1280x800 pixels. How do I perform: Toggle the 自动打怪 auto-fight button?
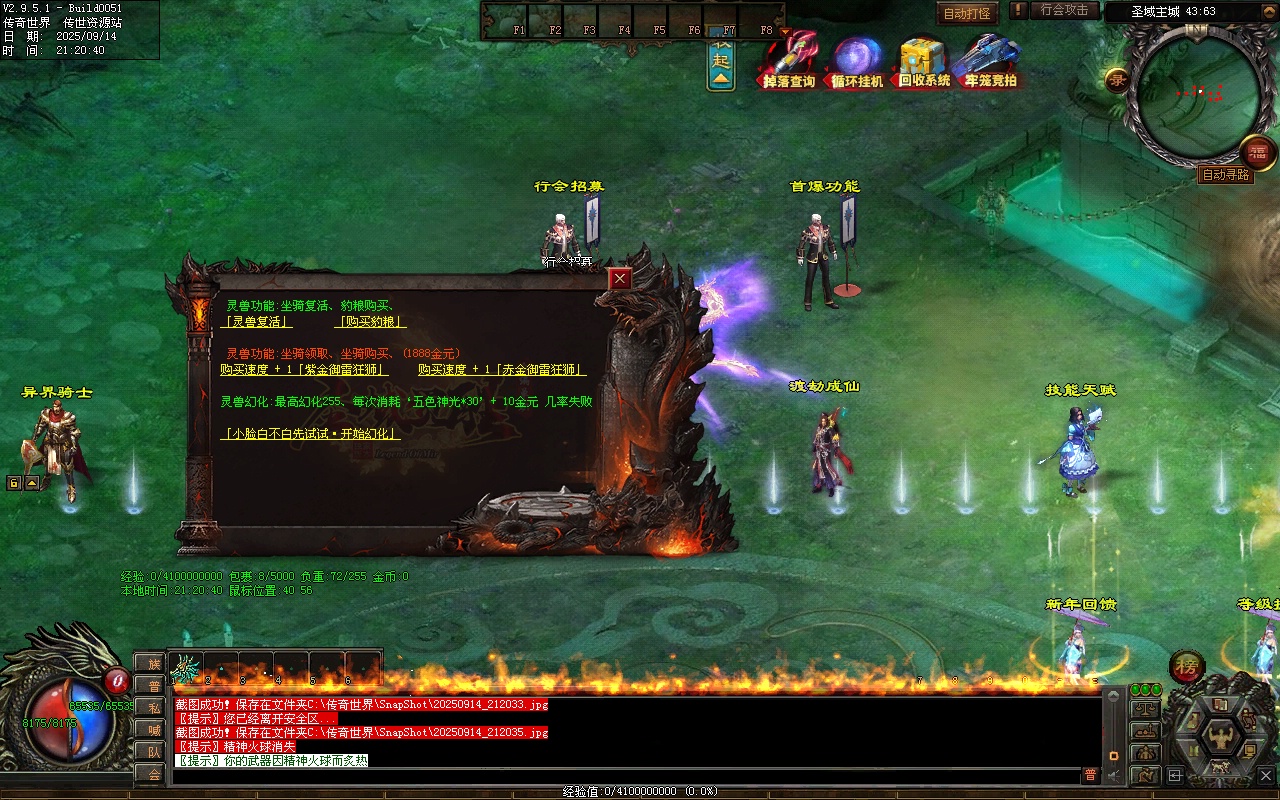click(x=967, y=13)
